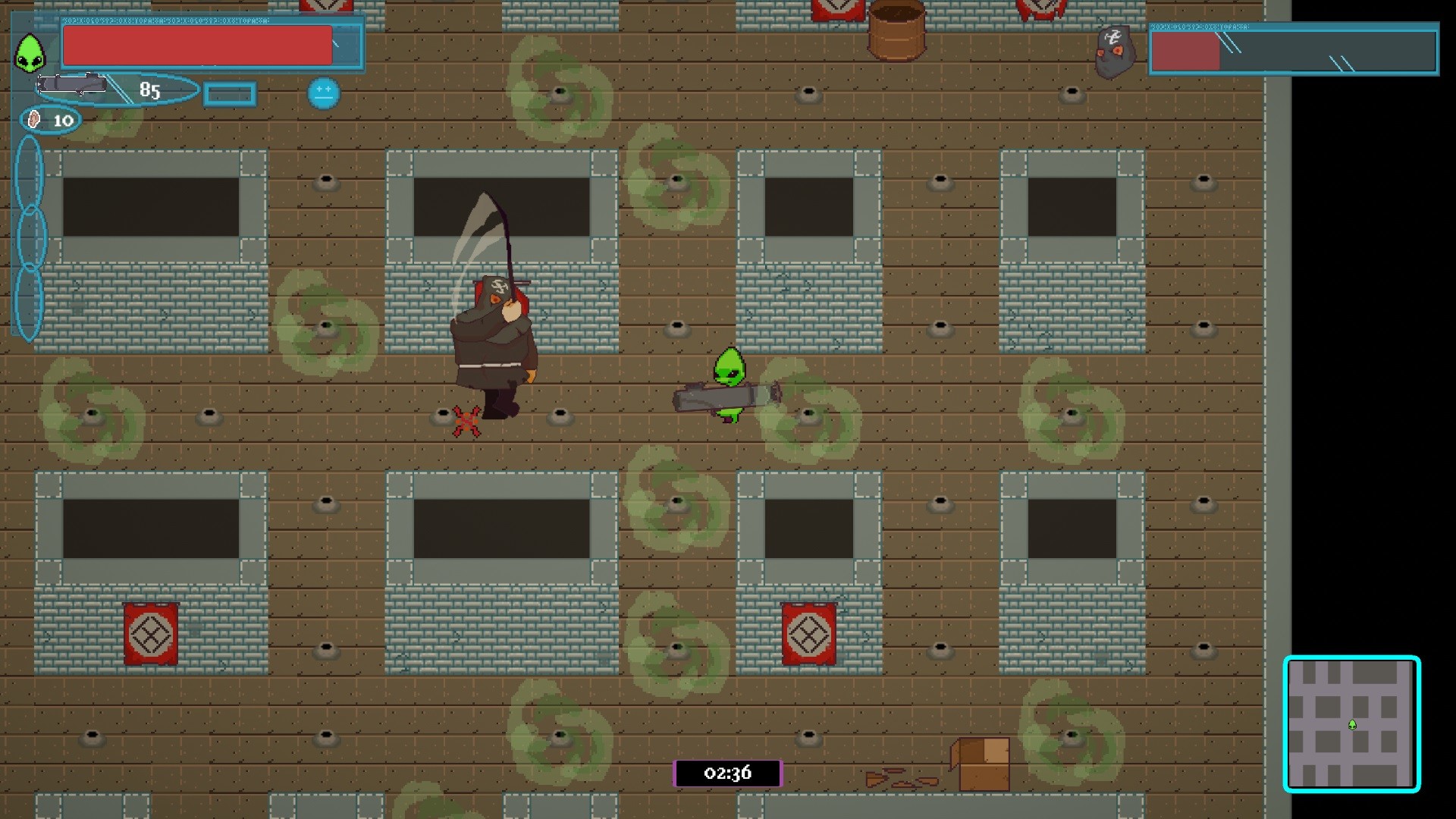This screenshot has width=1456, height=819.
Task: Click the ammo count number 85
Action: click(149, 91)
